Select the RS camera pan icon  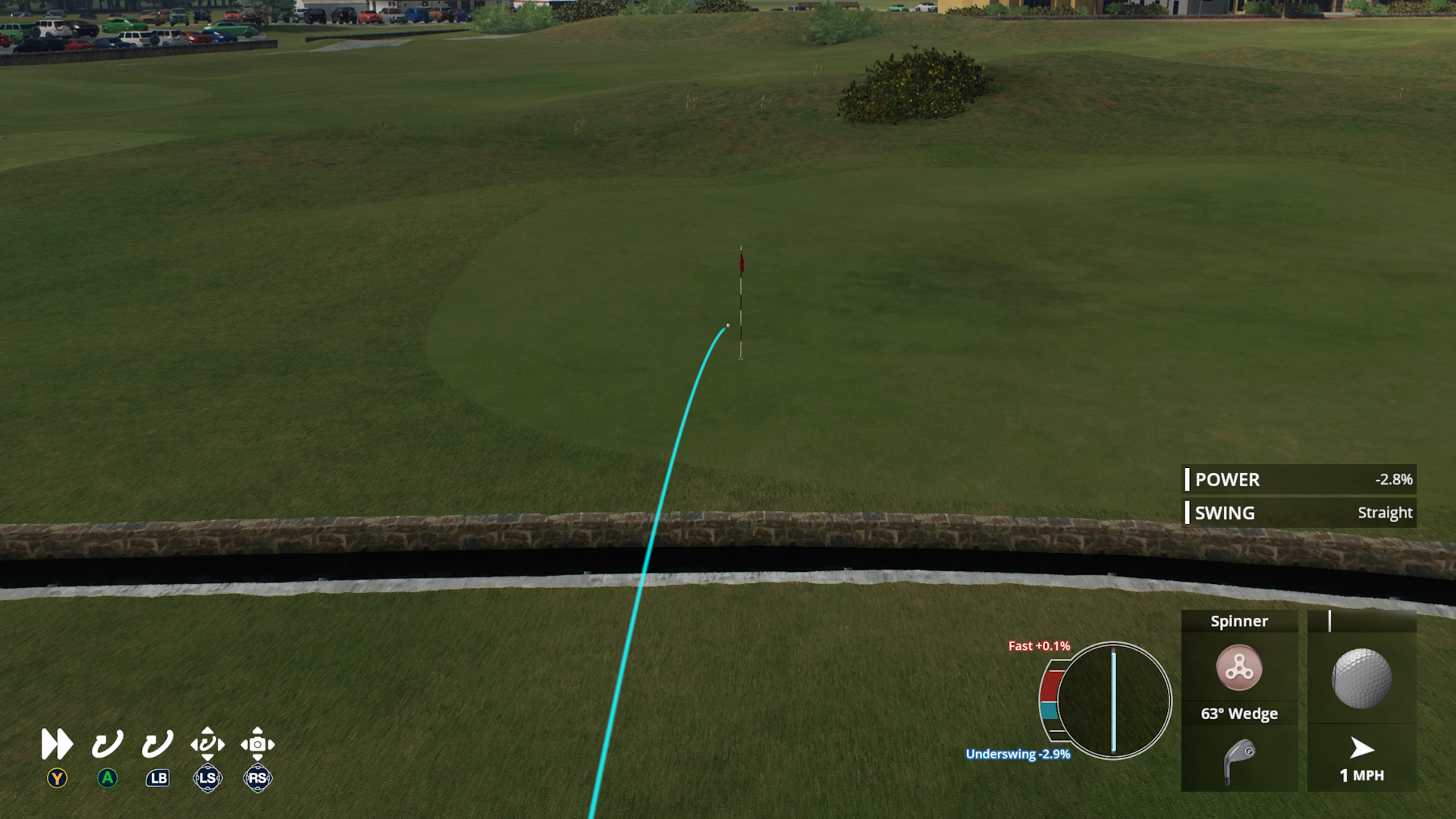point(258,744)
